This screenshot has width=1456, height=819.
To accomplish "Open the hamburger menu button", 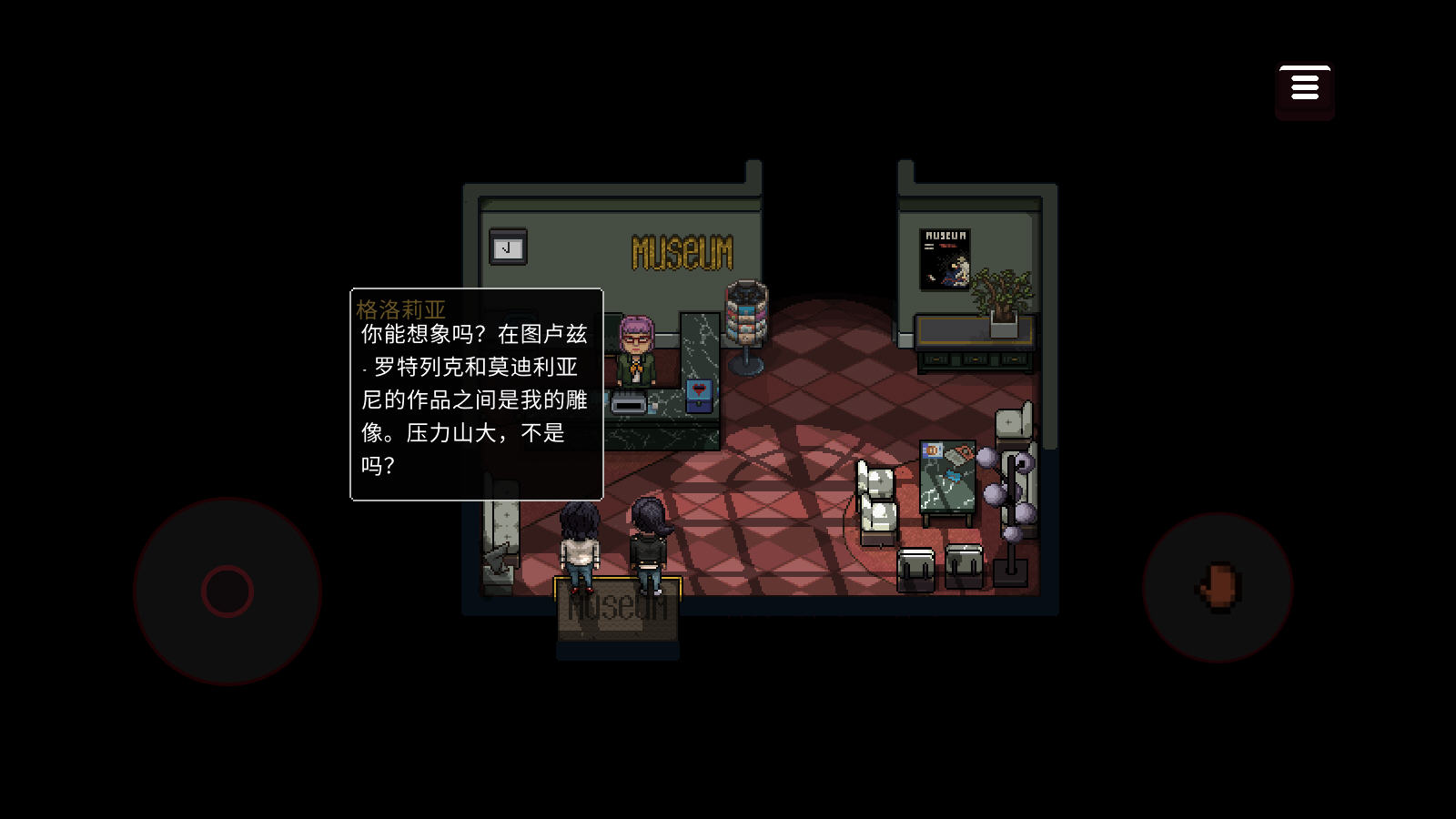I will pos(1304,88).
